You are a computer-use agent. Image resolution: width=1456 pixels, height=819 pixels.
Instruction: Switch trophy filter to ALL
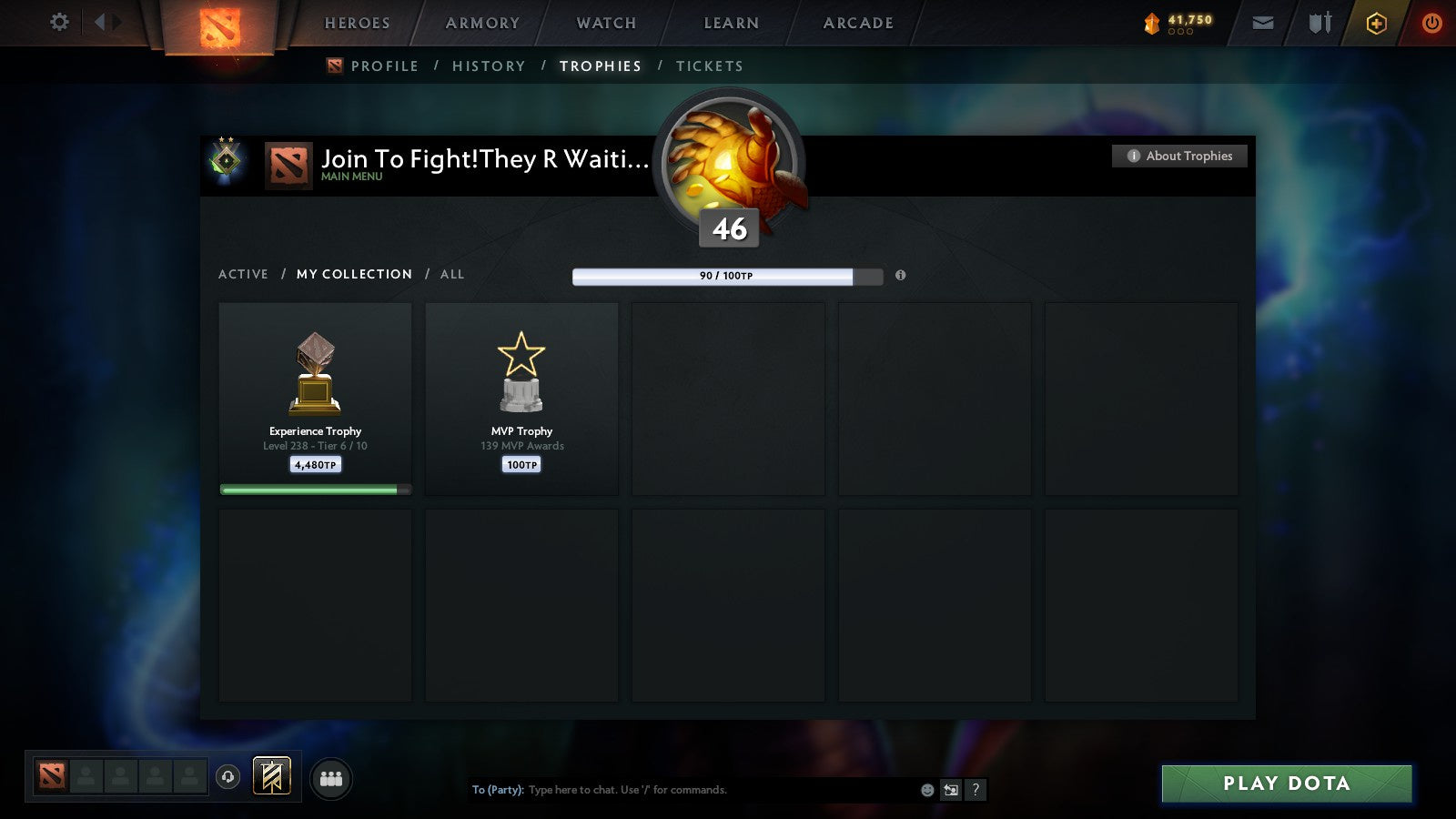(x=451, y=274)
